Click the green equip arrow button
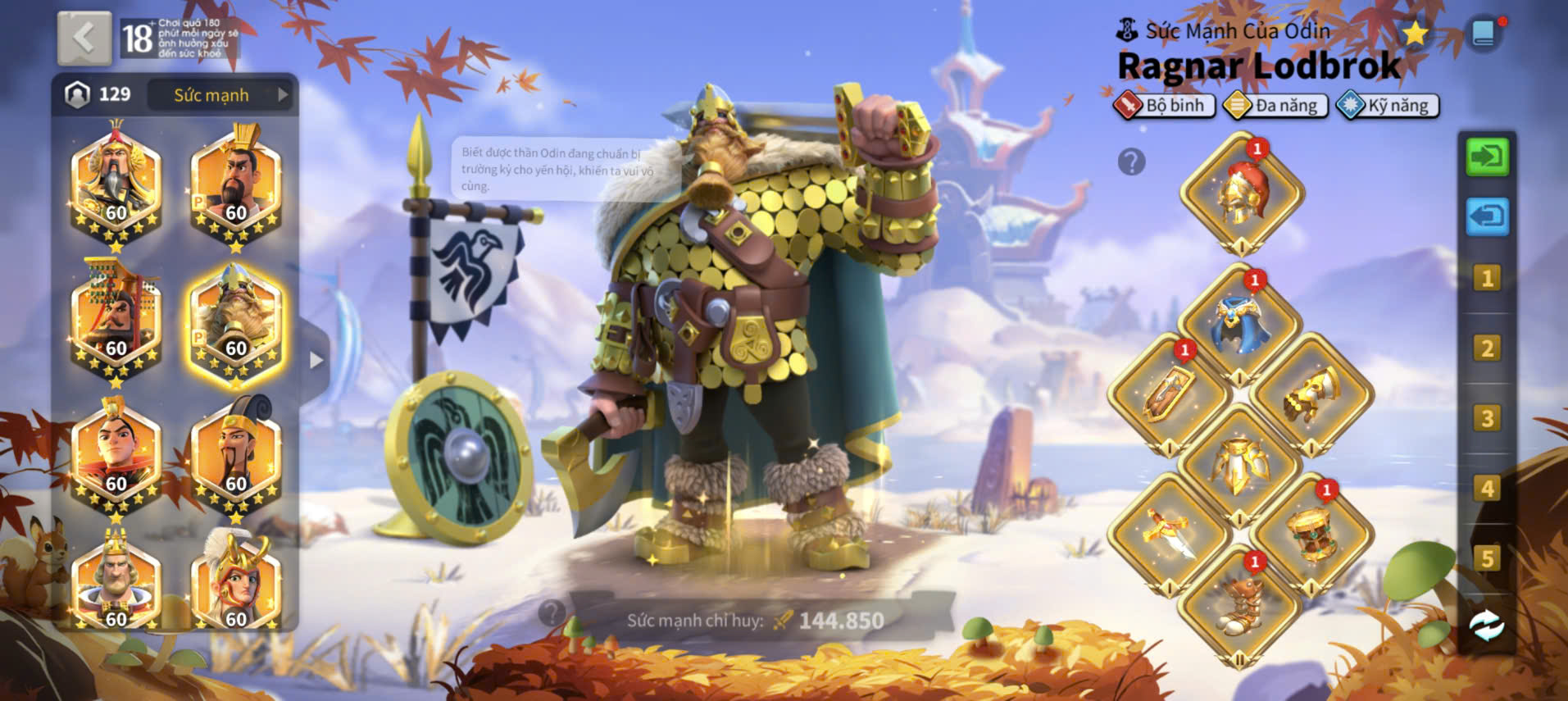 coord(1487,156)
